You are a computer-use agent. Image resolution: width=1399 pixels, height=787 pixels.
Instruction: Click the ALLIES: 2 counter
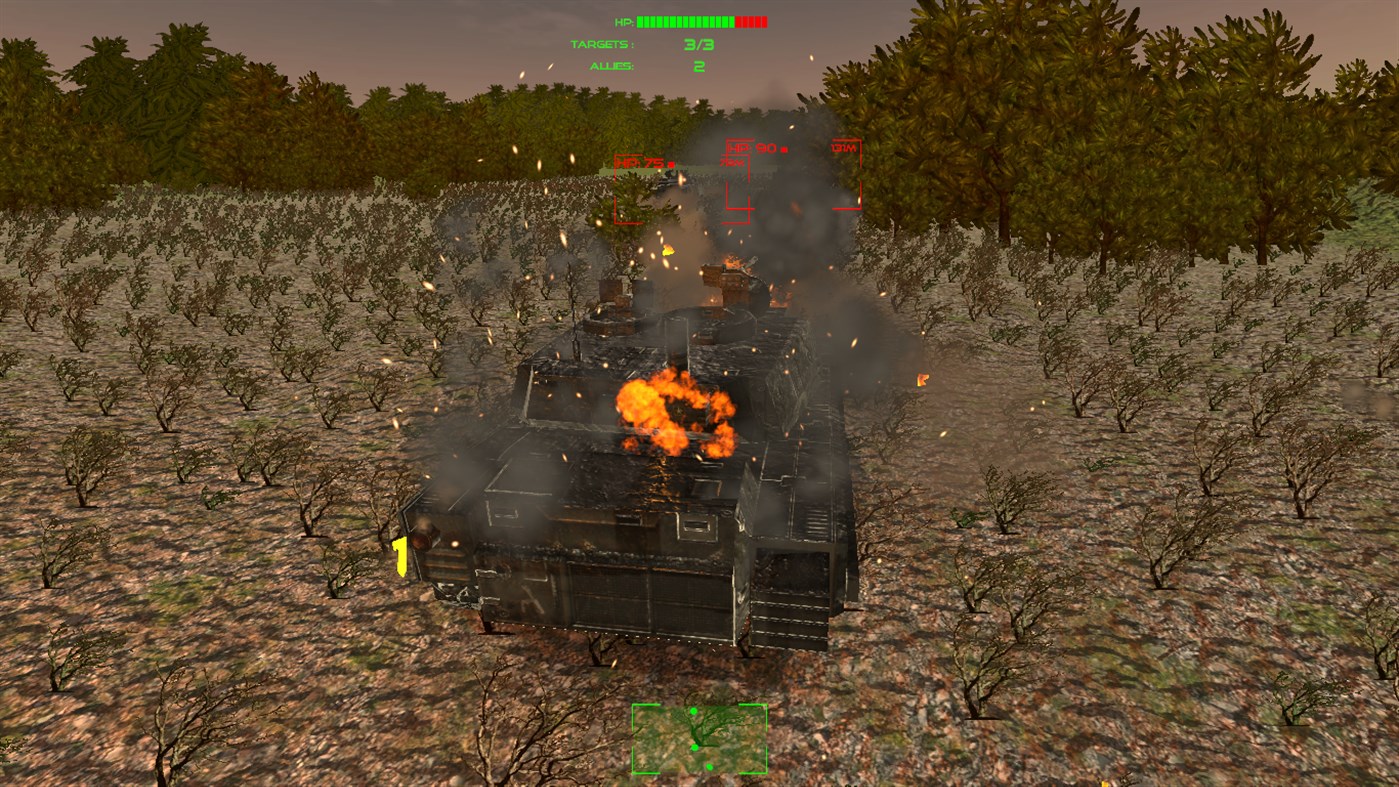pos(698,66)
